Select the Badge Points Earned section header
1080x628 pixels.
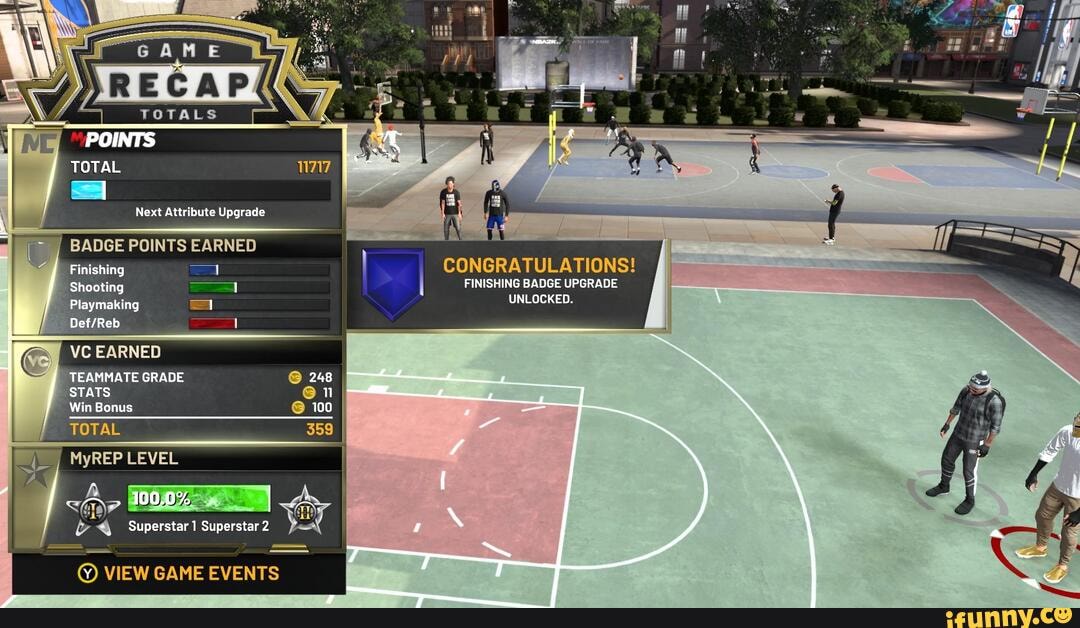click(163, 245)
